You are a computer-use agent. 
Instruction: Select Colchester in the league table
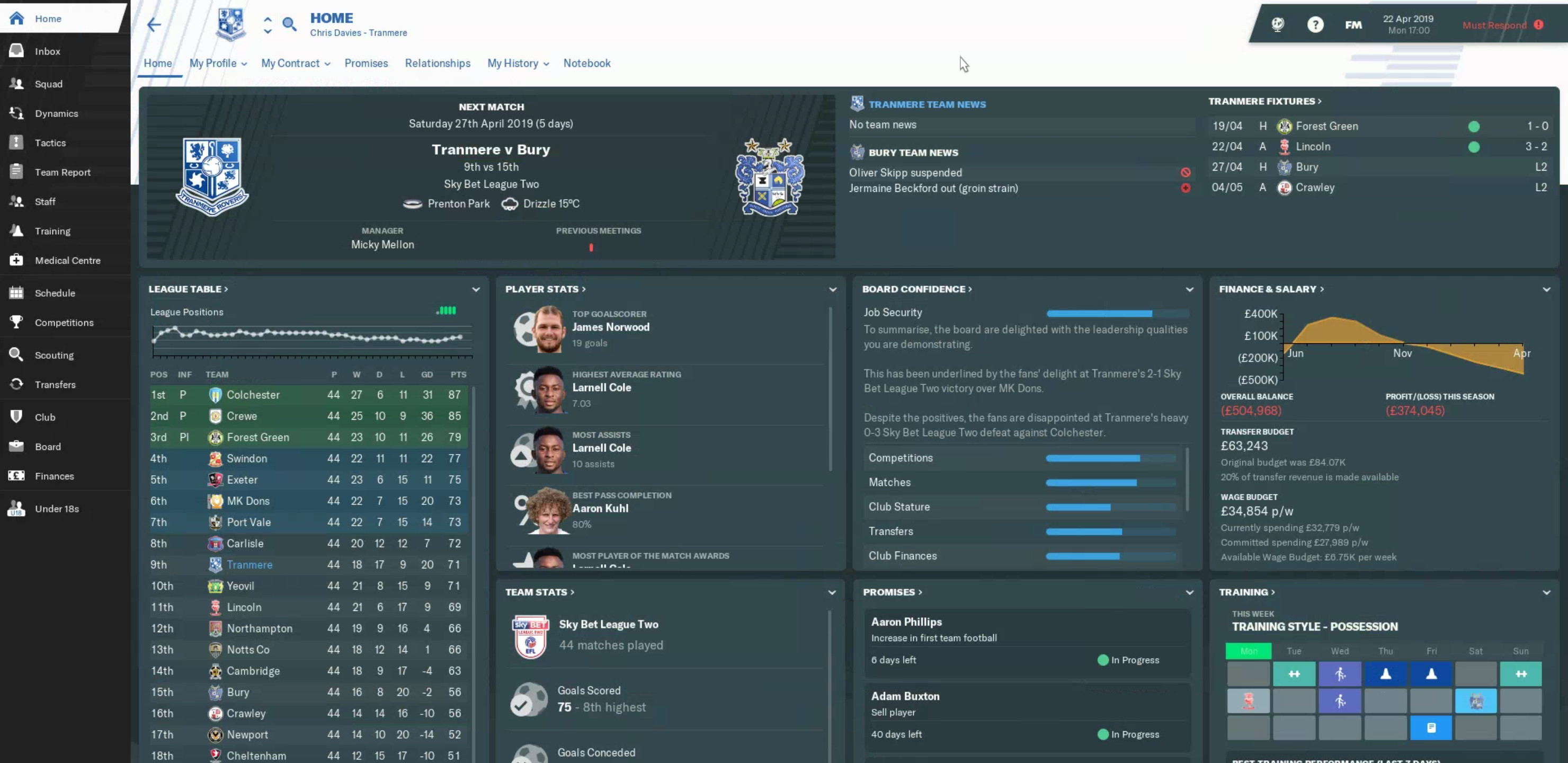pos(253,395)
